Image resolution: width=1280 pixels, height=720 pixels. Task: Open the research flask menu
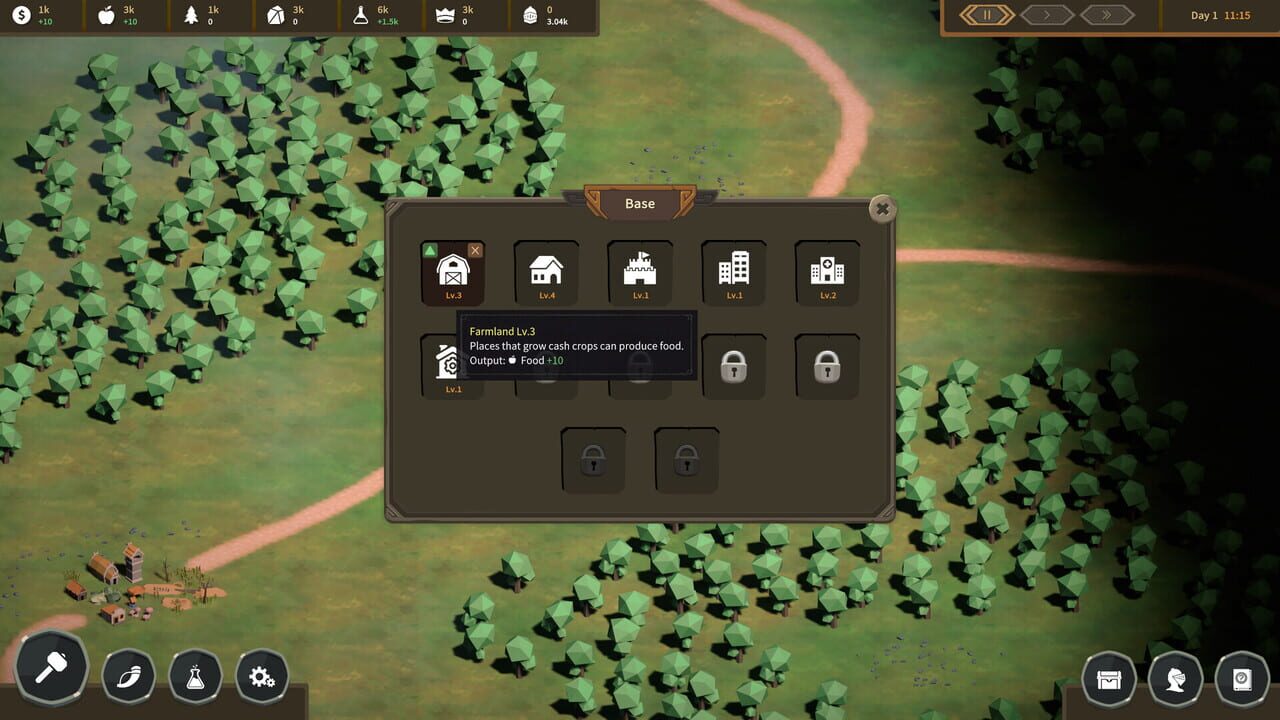tap(195, 675)
